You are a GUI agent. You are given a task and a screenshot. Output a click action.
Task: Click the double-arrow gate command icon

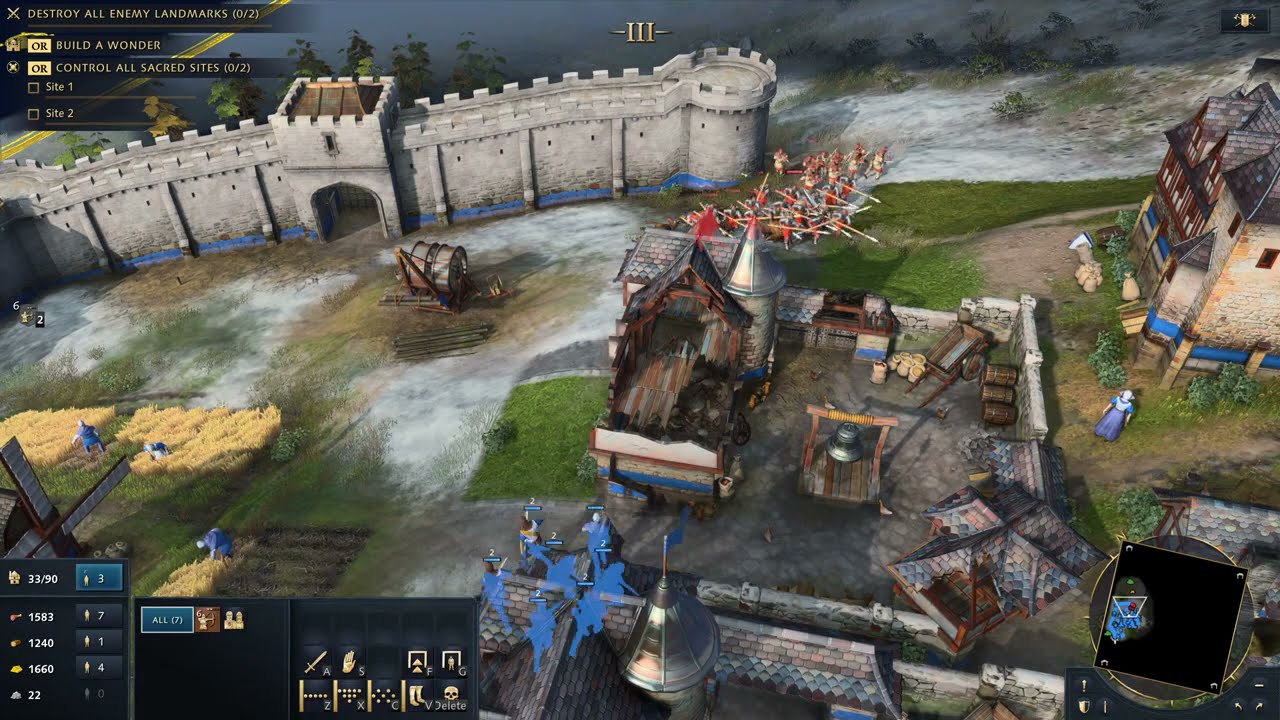[418, 662]
